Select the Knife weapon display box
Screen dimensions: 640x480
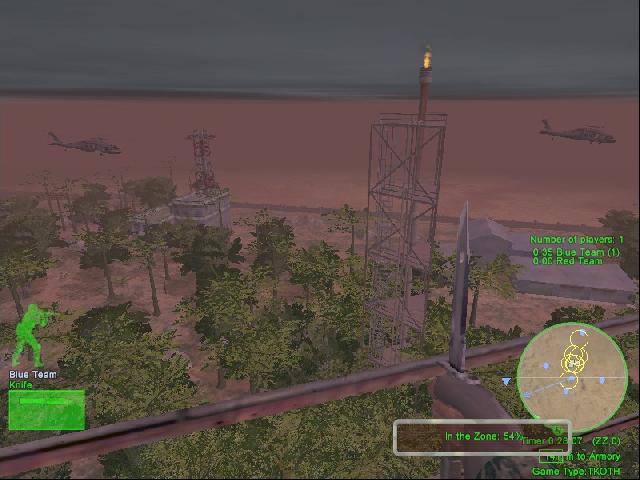(46, 409)
